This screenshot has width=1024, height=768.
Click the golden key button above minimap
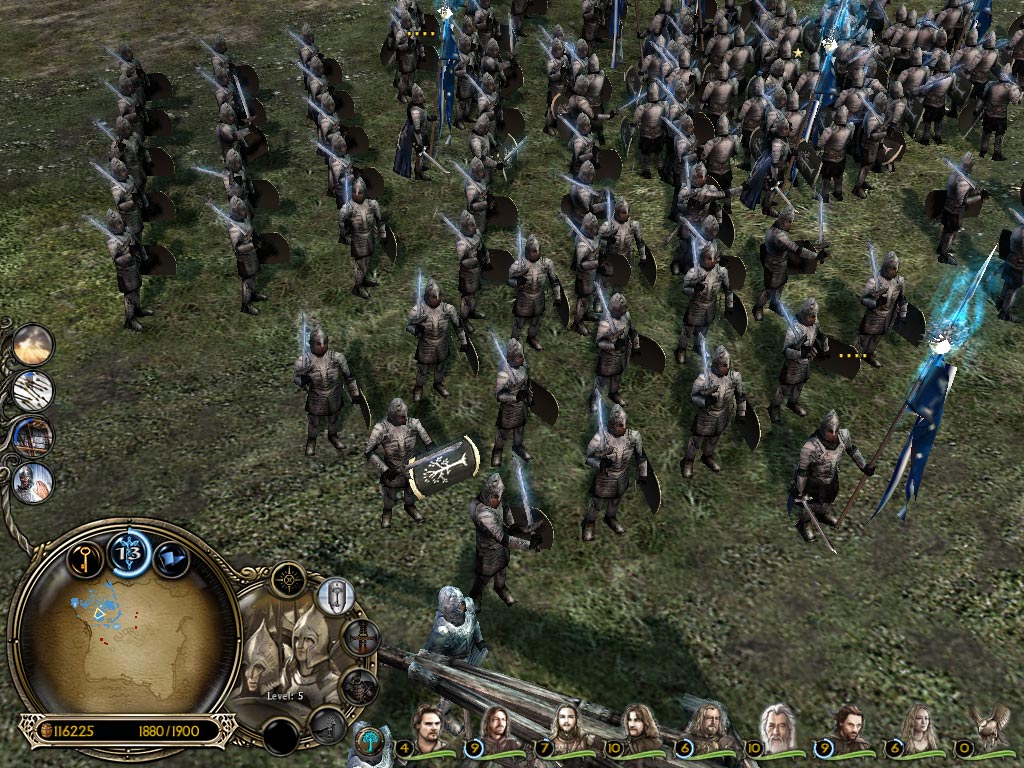(x=85, y=557)
